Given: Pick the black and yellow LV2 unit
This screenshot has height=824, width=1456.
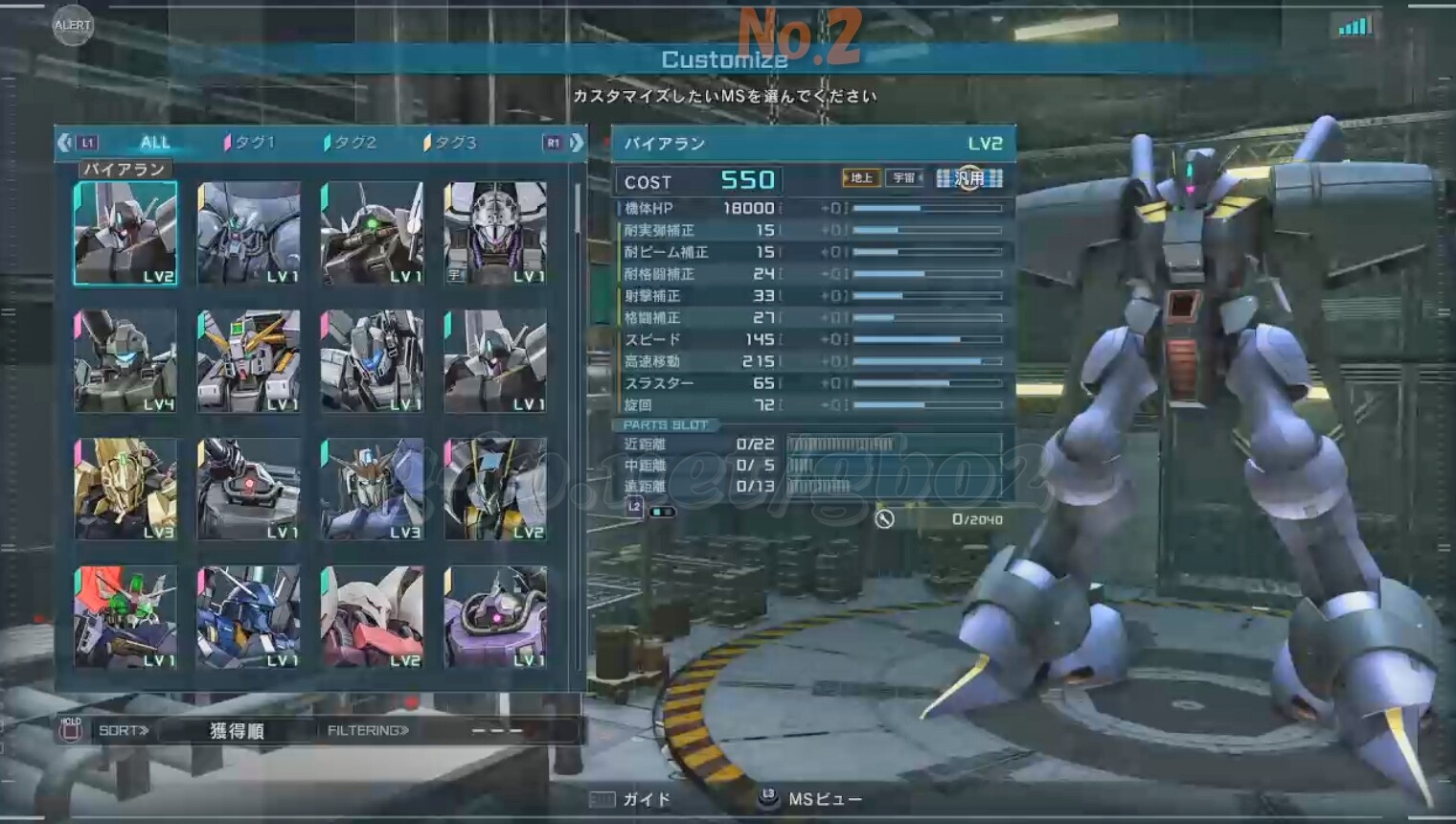Looking at the screenshot, I should (x=495, y=489).
